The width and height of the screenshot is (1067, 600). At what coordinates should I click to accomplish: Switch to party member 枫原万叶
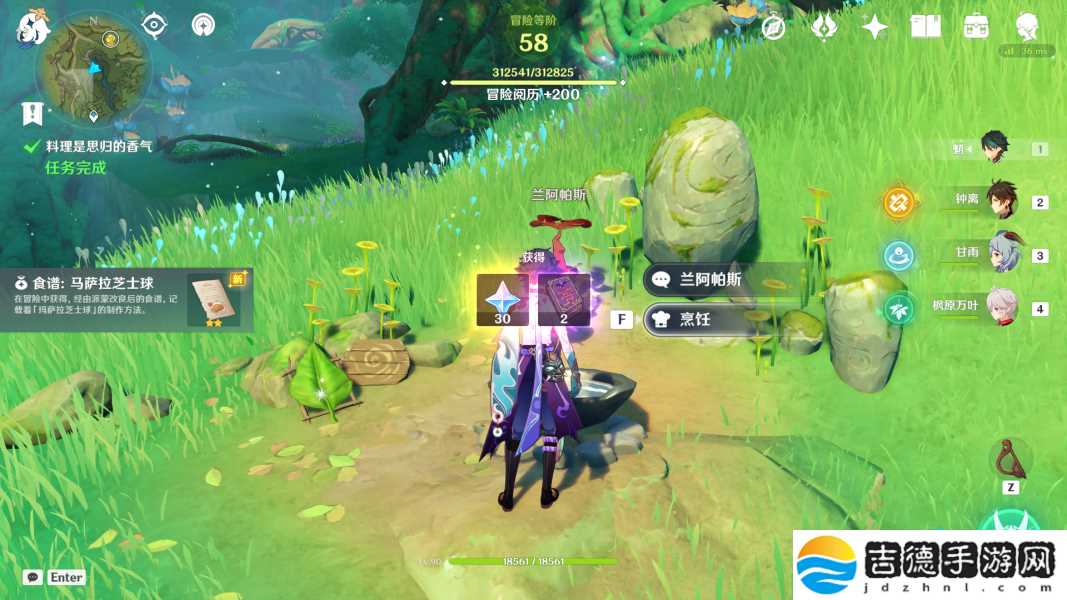[x=1001, y=307]
